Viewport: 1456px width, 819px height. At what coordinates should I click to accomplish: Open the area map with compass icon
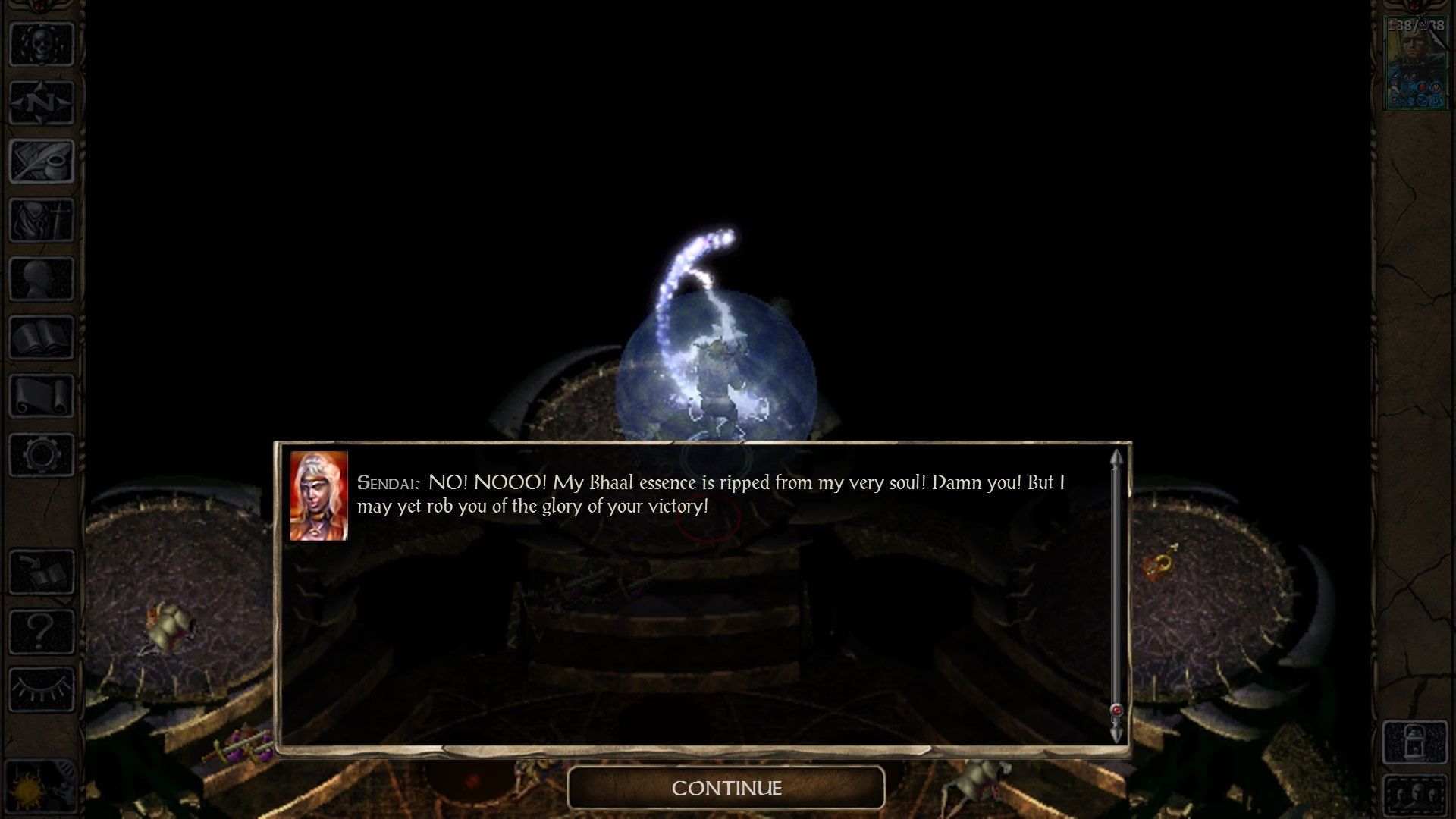pos(42,102)
